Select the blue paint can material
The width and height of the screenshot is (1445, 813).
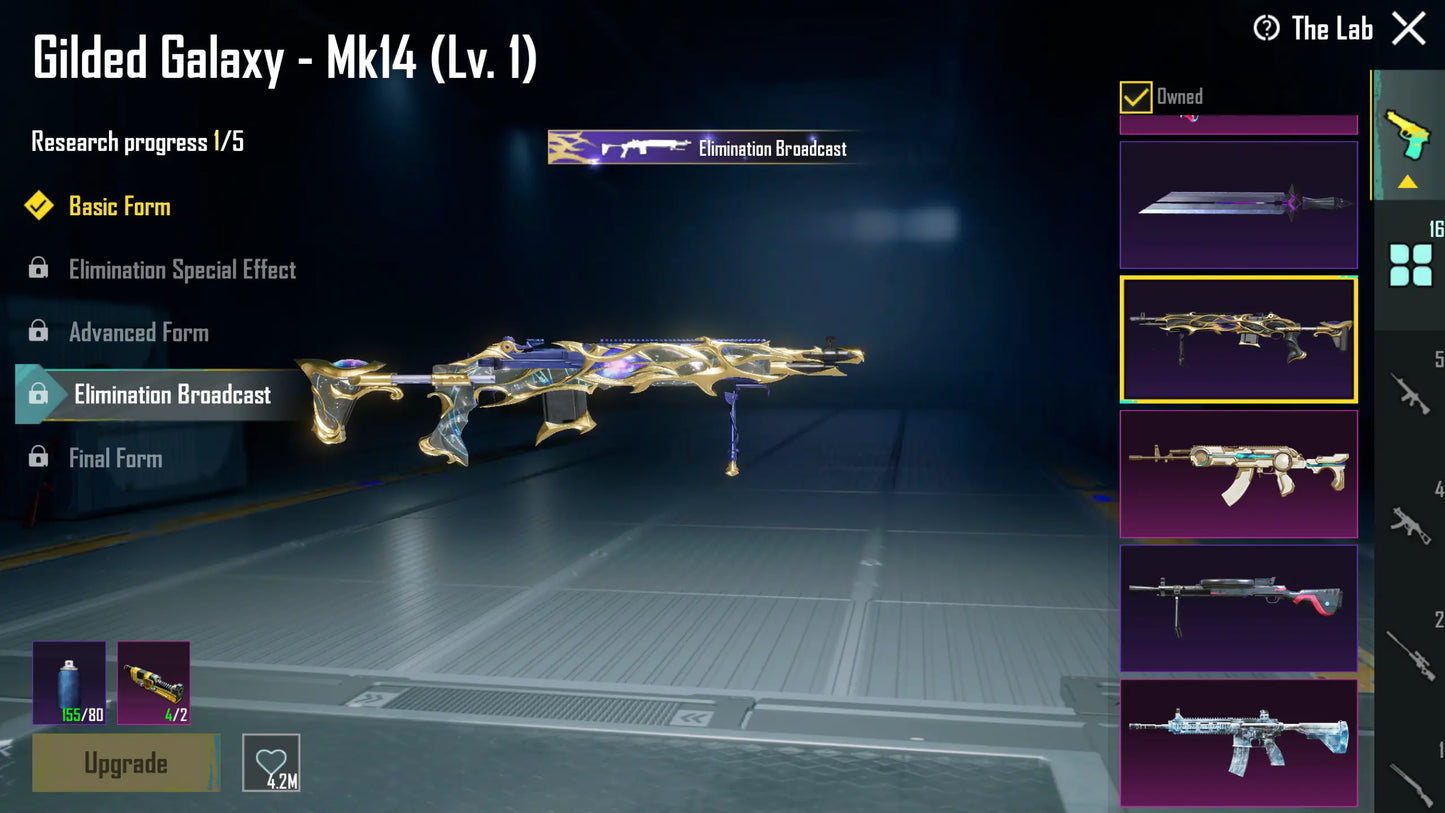[x=69, y=683]
